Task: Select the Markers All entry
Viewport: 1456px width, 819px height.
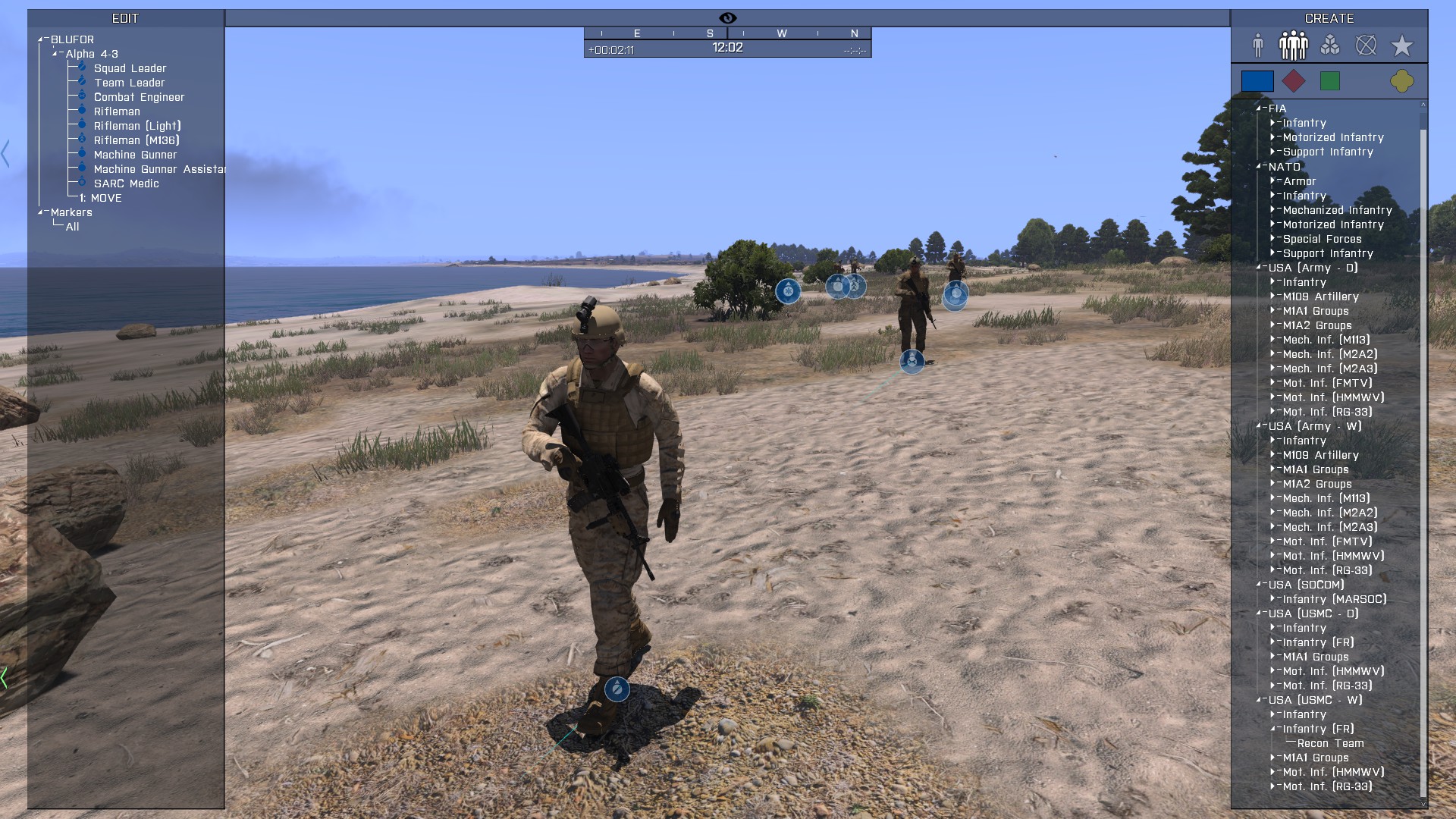Action: [72, 227]
